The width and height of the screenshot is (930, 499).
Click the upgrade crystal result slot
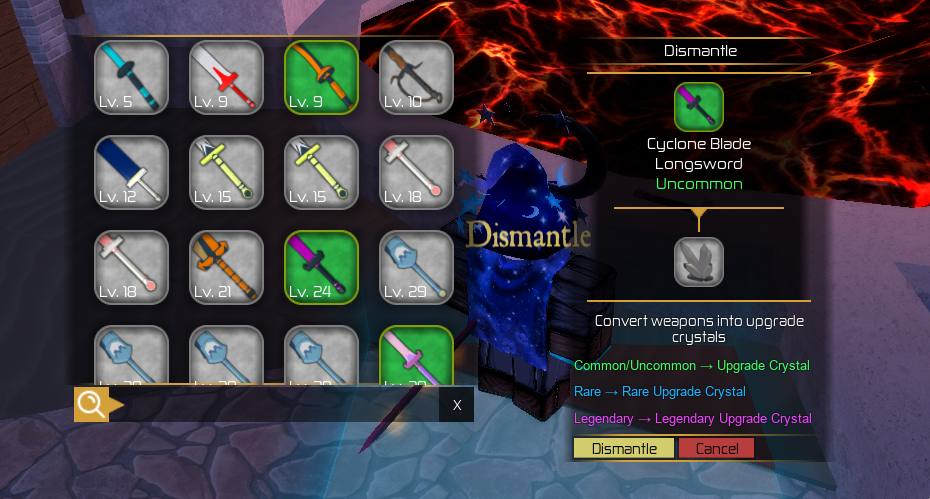coord(698,262)
